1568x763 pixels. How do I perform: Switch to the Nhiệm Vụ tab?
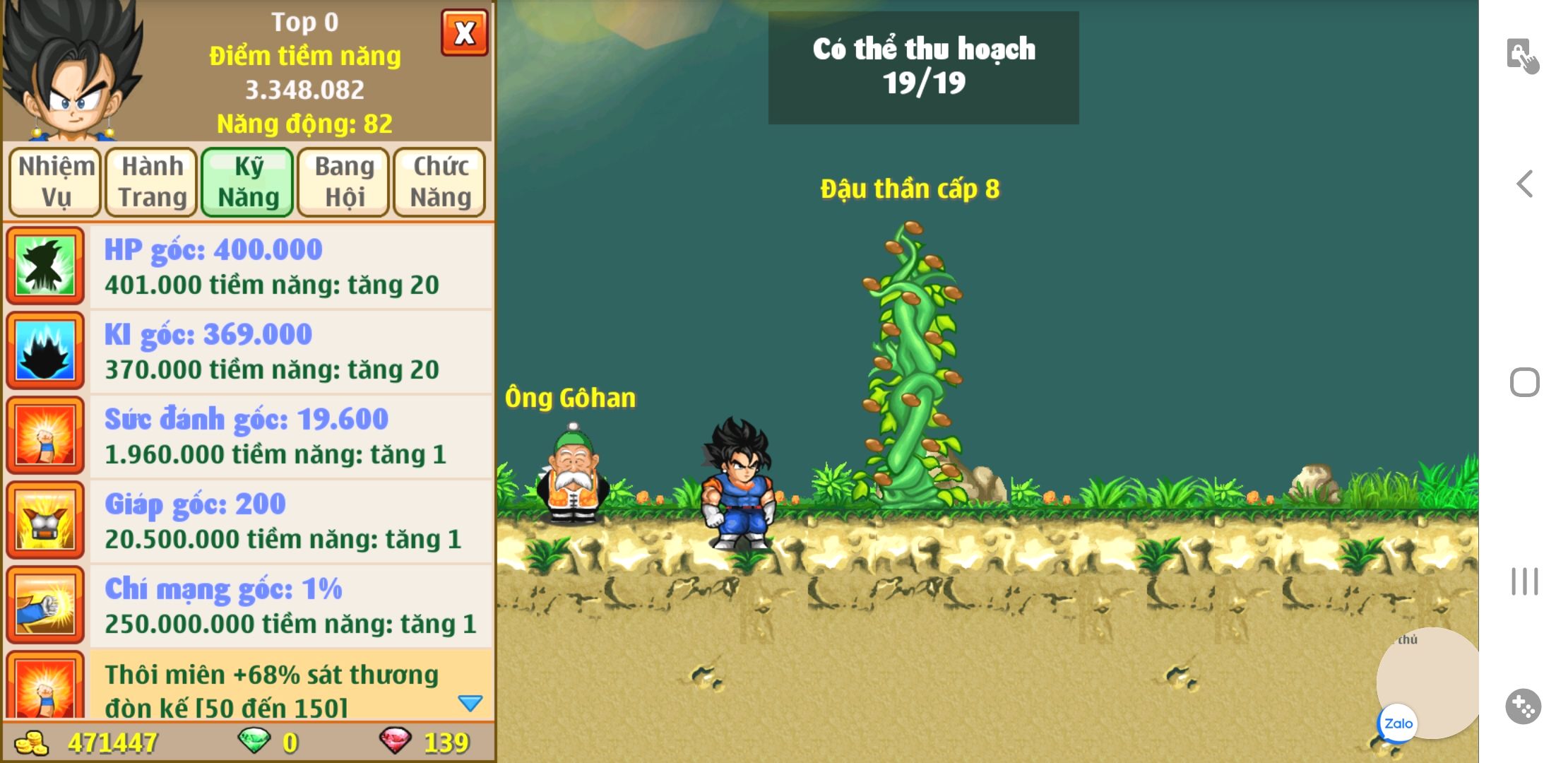(x=56, y=182)
